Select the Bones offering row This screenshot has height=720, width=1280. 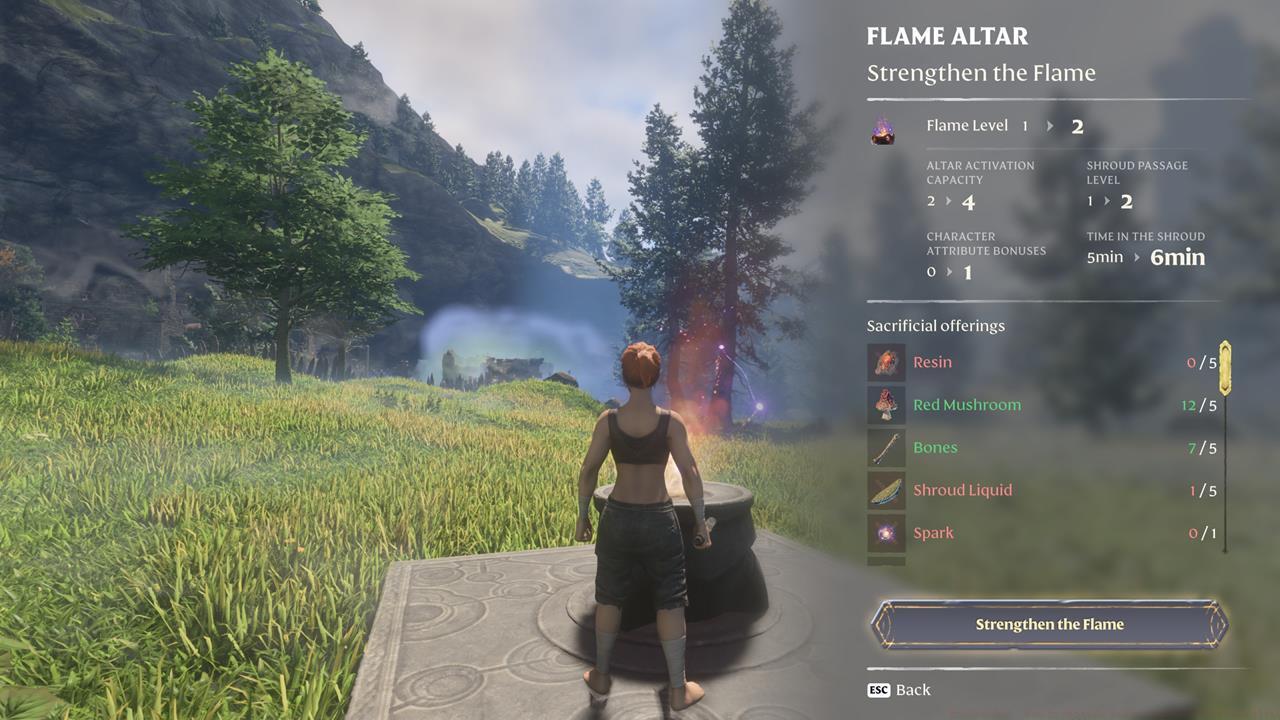1042,448
